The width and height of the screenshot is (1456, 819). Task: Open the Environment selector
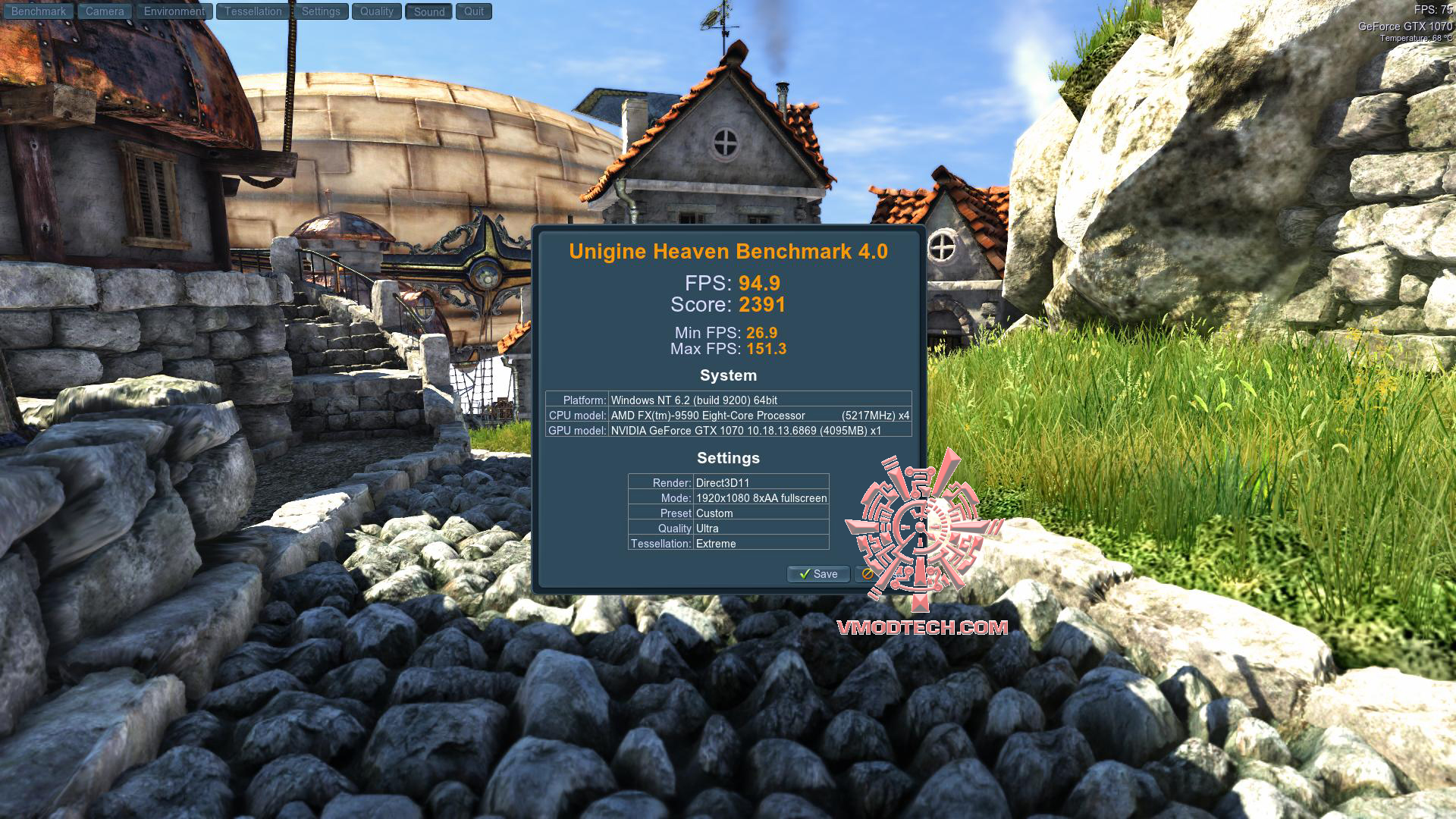[x=174, y=11]
